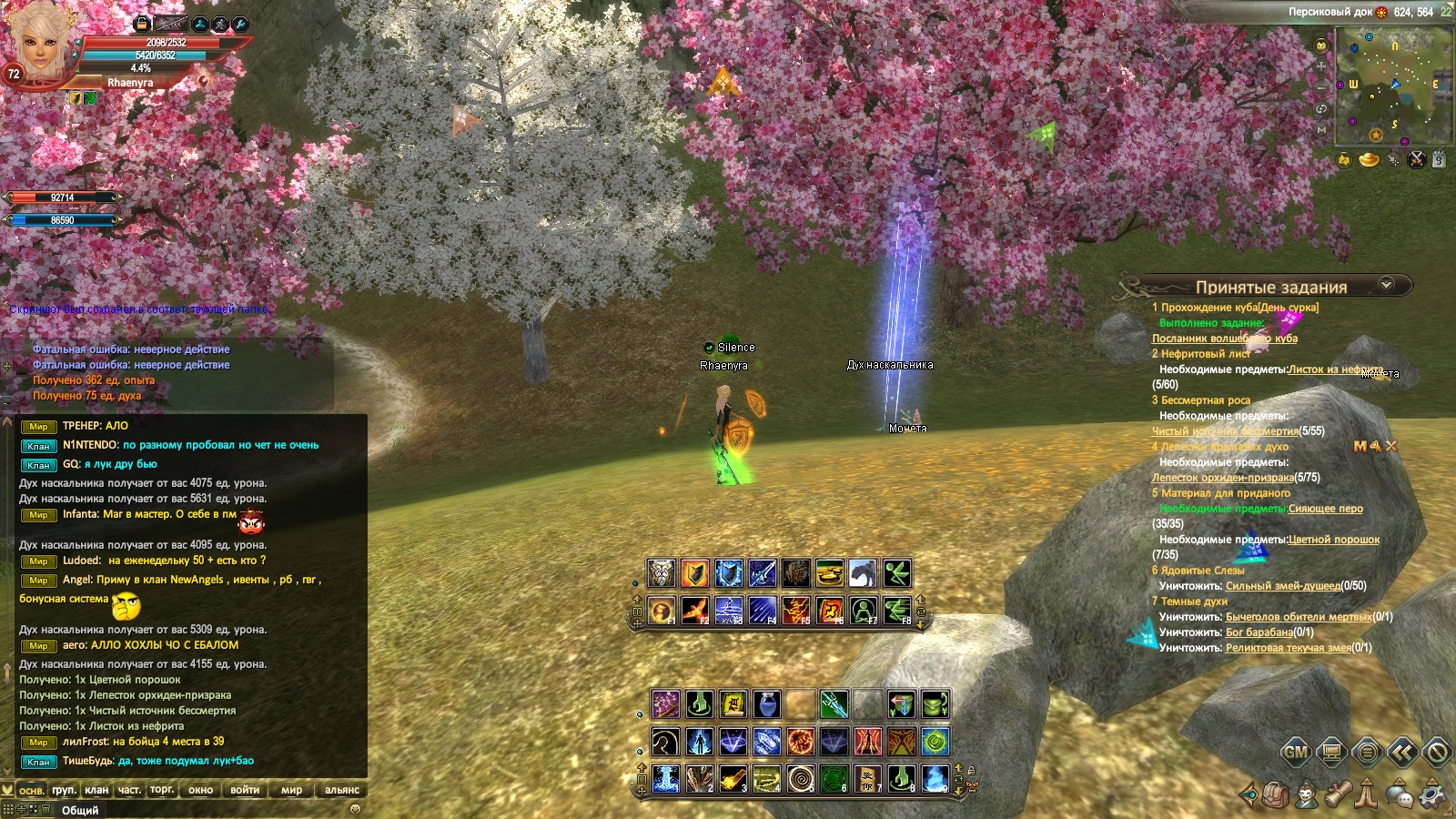The width and height of the screenshot is (1456, 819).
Task: Use the fiery phoenix skill on F2
Action: [x=695, y=610]
